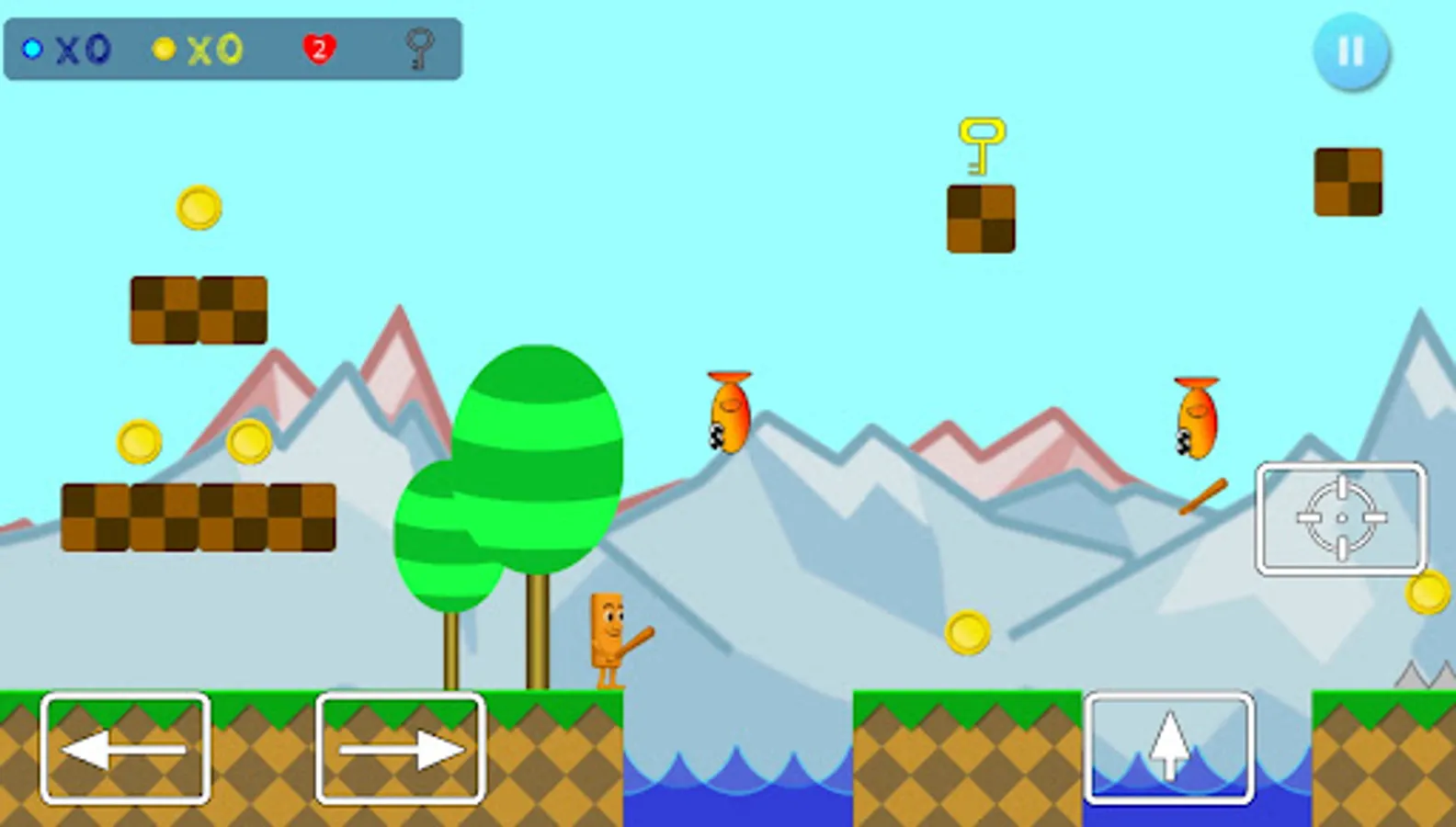This screenshot has width=1456, height=827.
Task: Tap the yellow key floating above the block
Action: coord(982,144)
